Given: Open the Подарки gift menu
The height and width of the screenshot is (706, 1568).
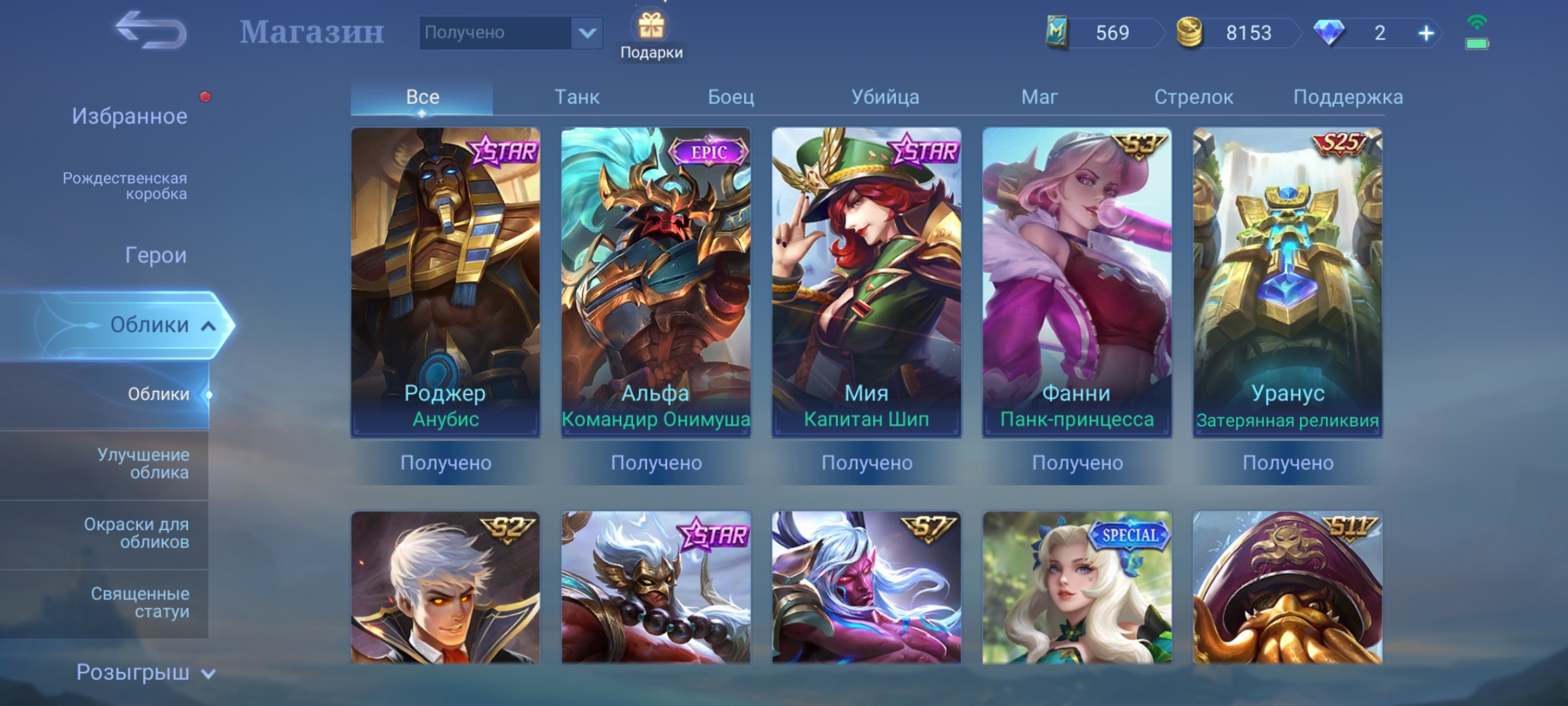Looking at the screenshot, I should pos(651,36).
